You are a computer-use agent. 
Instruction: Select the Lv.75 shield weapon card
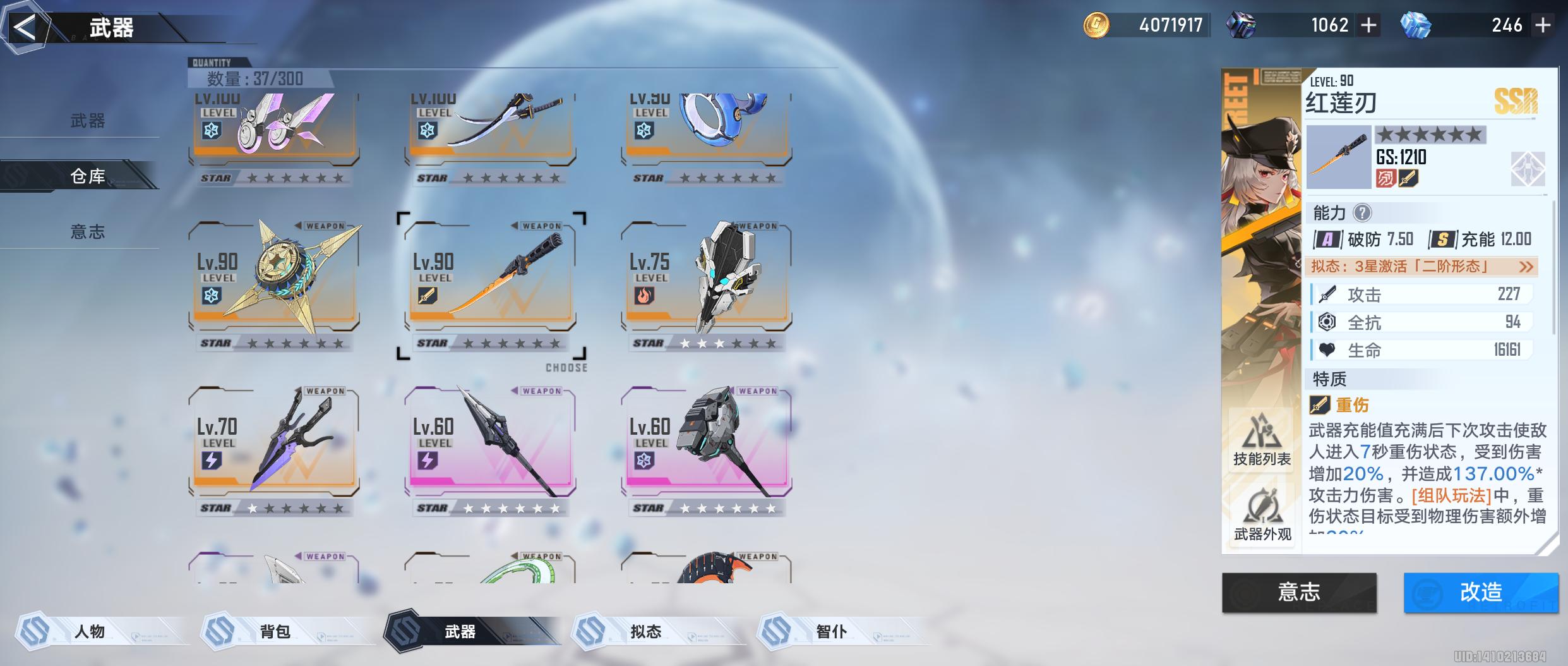pos(706,278)
